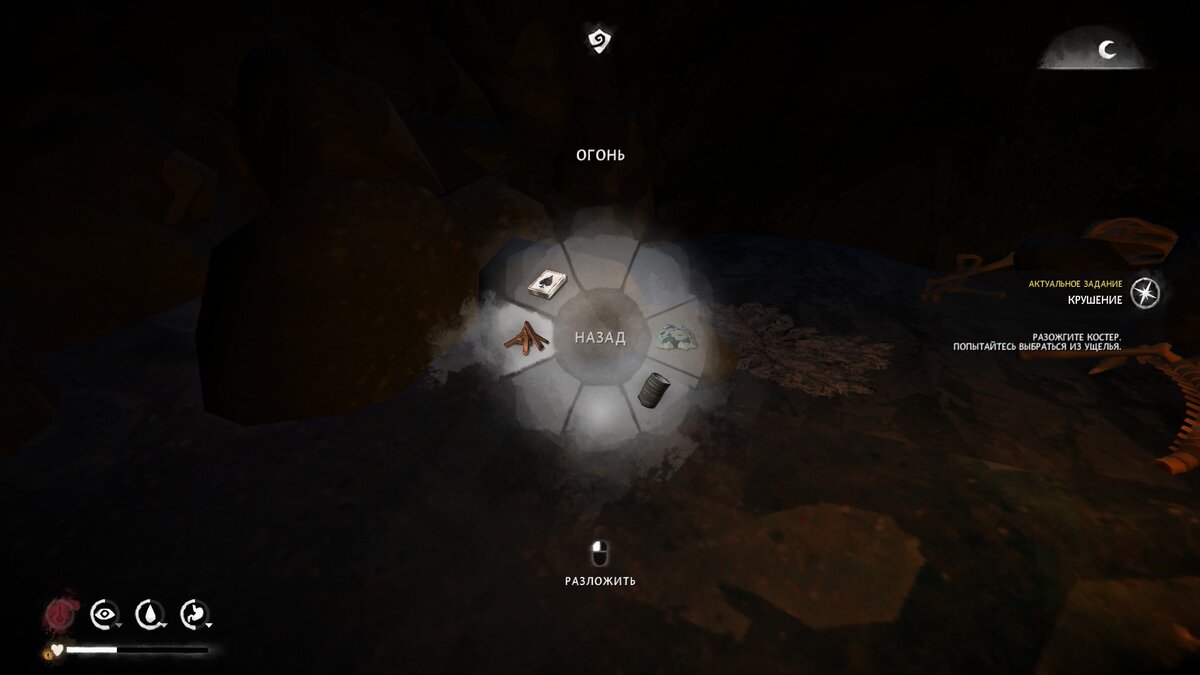Click the water drop thirst icon

click(148, 613)
